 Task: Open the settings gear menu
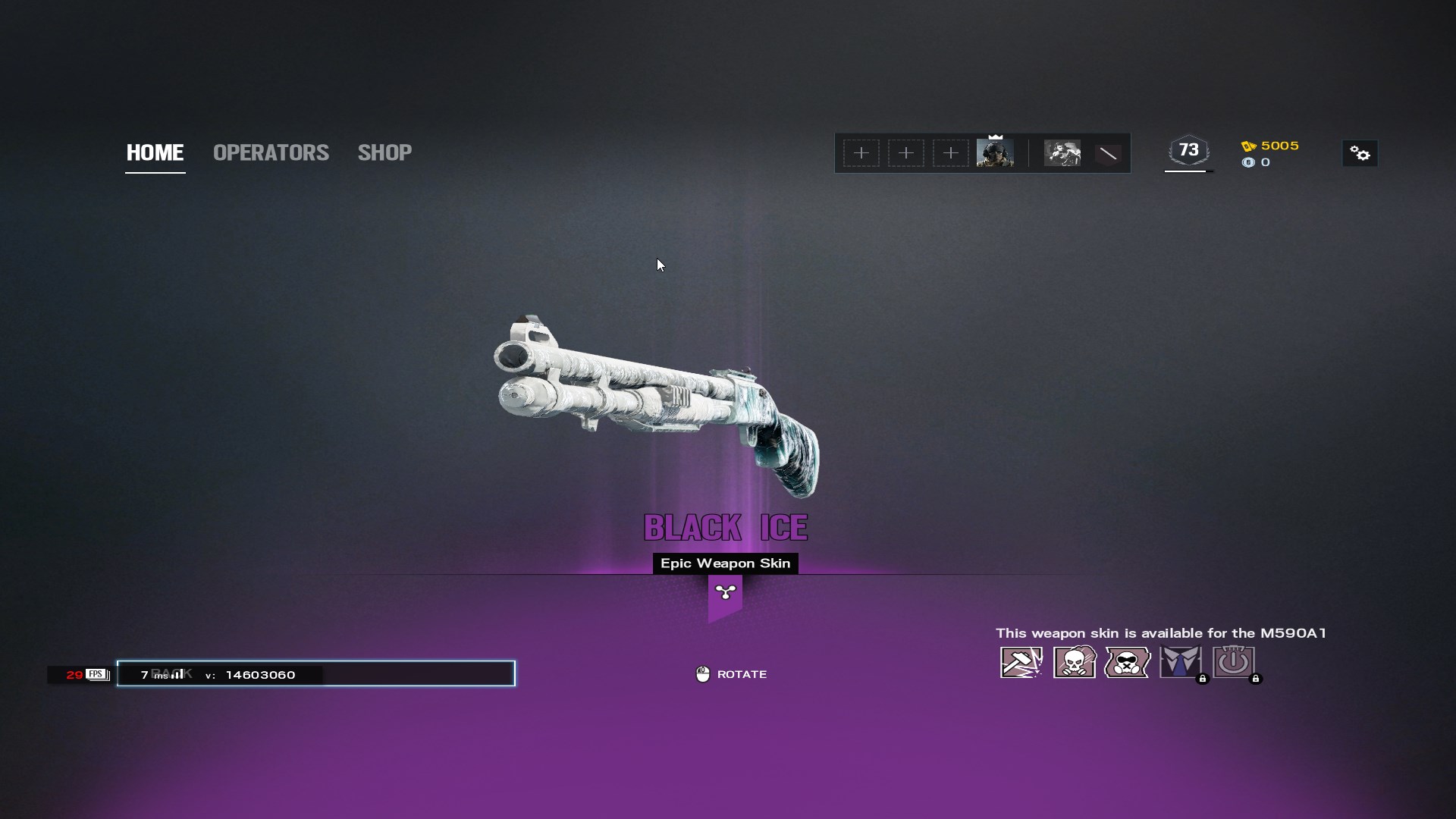(1360, 154)
